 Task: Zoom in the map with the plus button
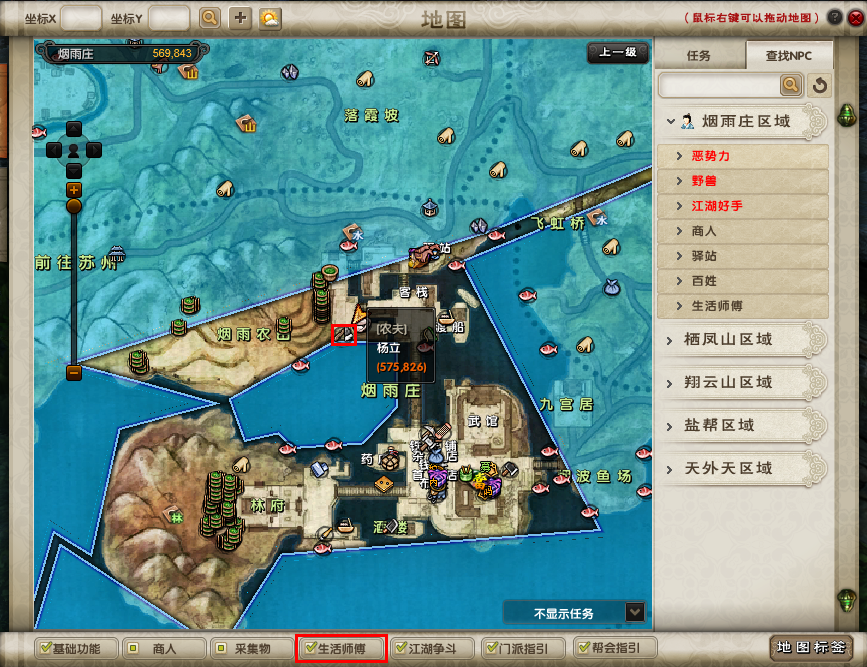tap(74, 189)
